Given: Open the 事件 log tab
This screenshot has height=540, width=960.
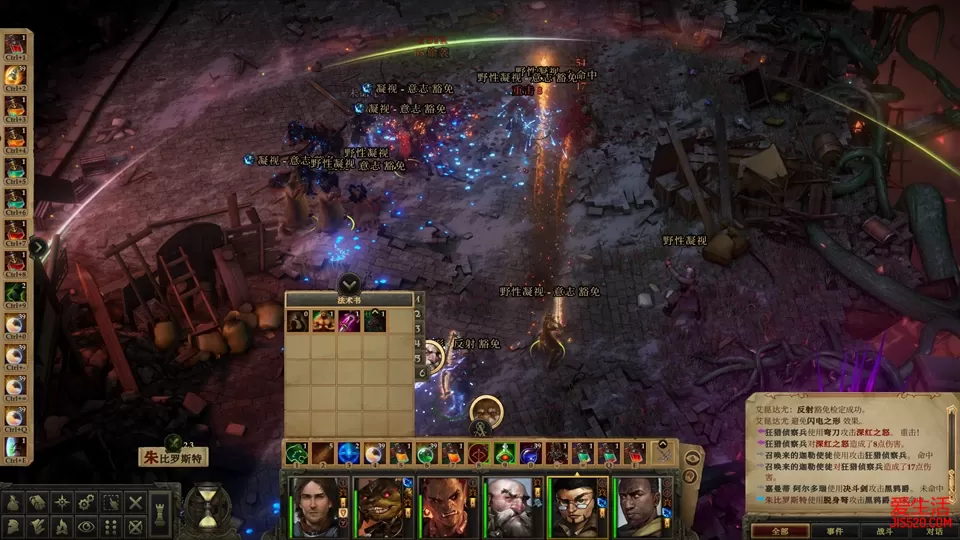Looking at the screenshot, I should (x=834, y=530).
